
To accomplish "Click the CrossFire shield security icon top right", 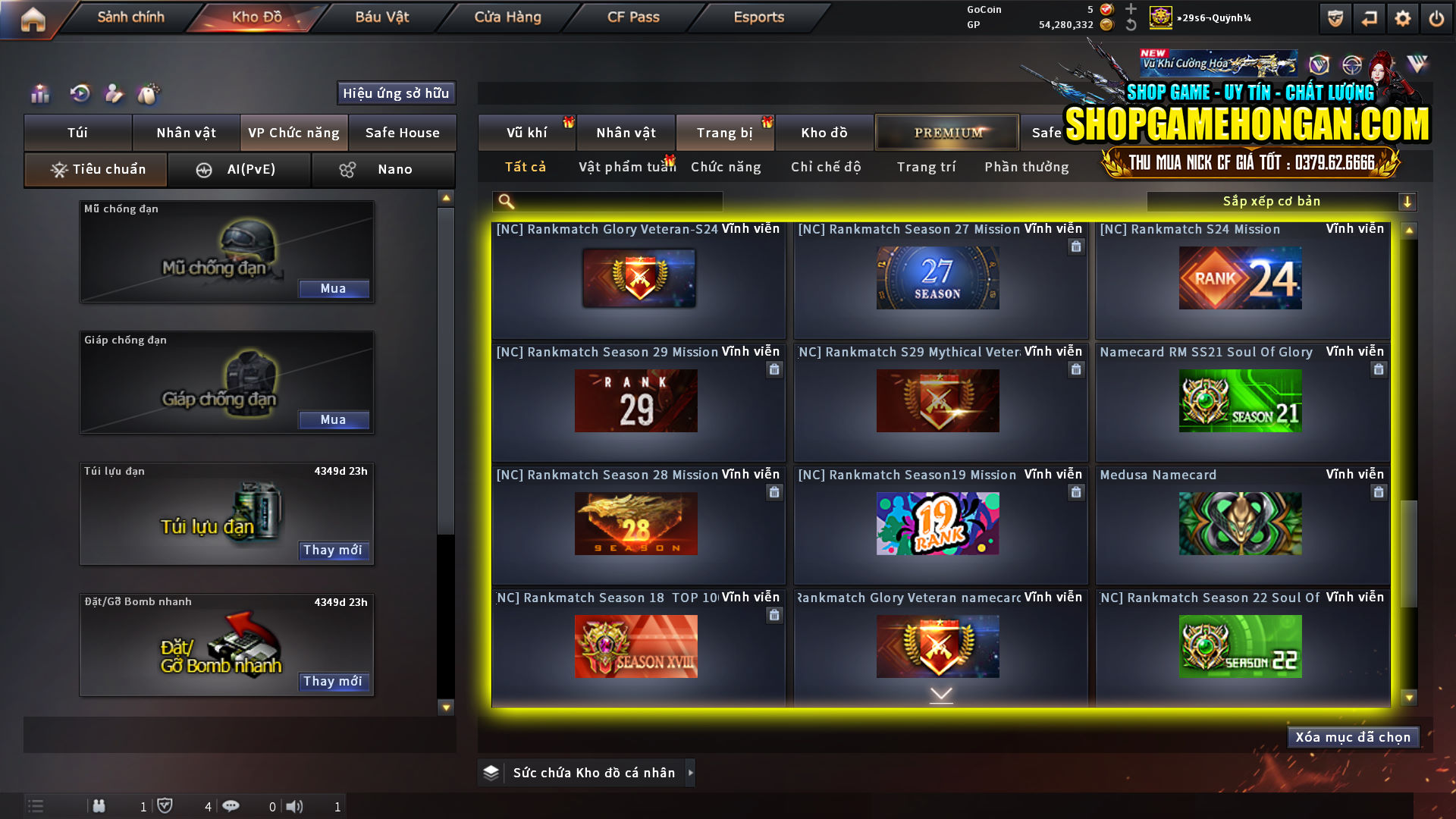I will [1335, 17].
